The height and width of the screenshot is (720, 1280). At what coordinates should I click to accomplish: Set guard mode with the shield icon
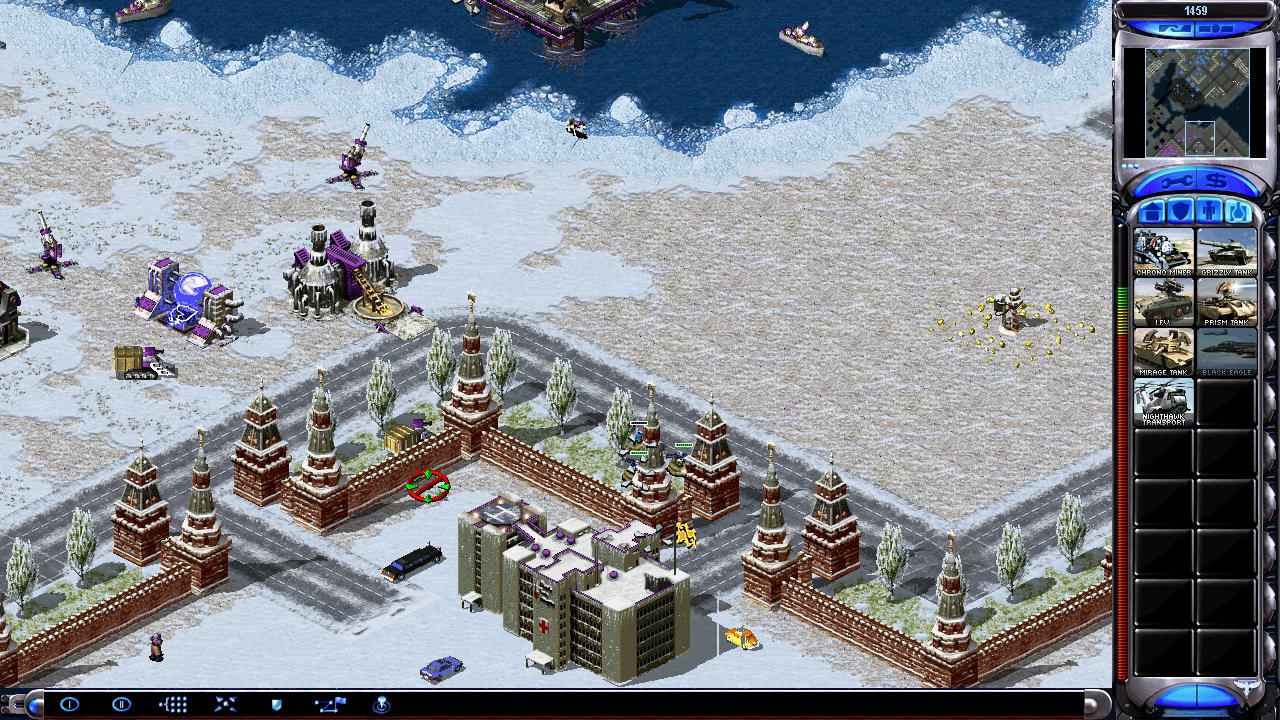pyautogui.click(x=277, y=704)
